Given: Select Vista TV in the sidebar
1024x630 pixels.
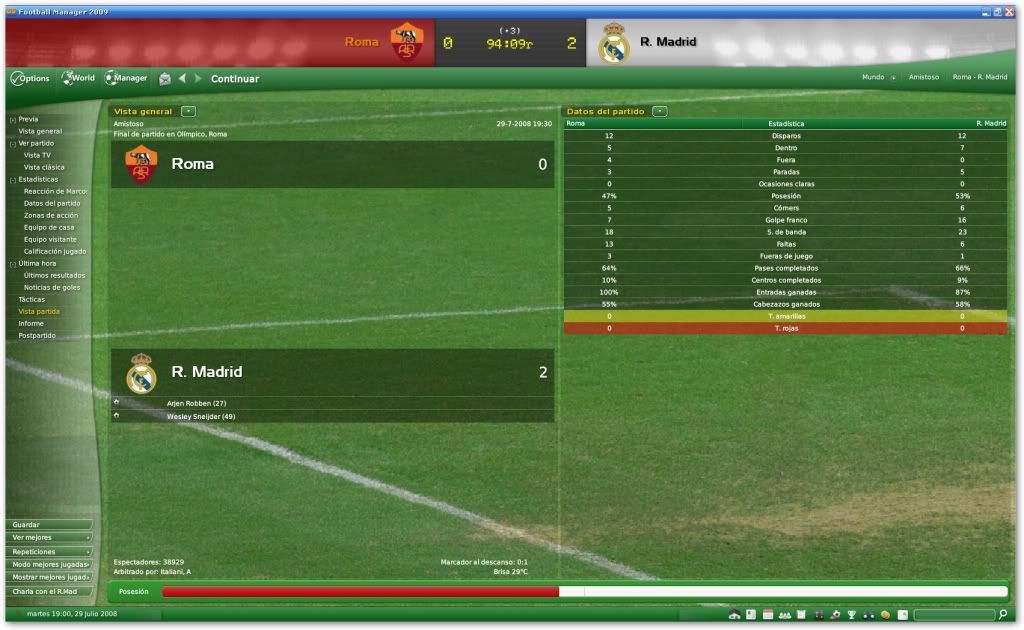Looking at the screenshot, I should click(x=38, y=155).
